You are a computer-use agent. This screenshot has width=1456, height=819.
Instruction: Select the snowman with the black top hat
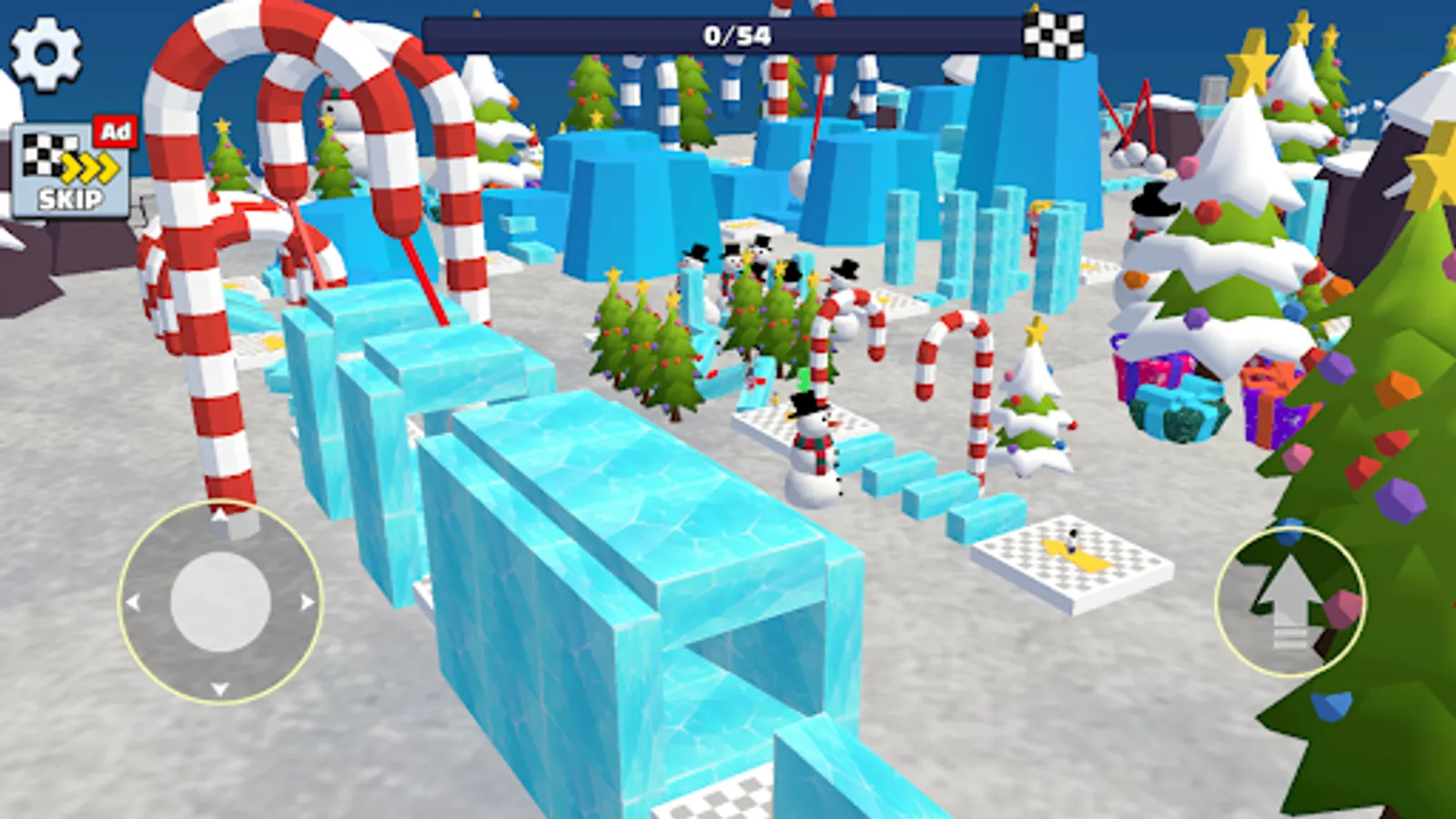coord(814,437)
